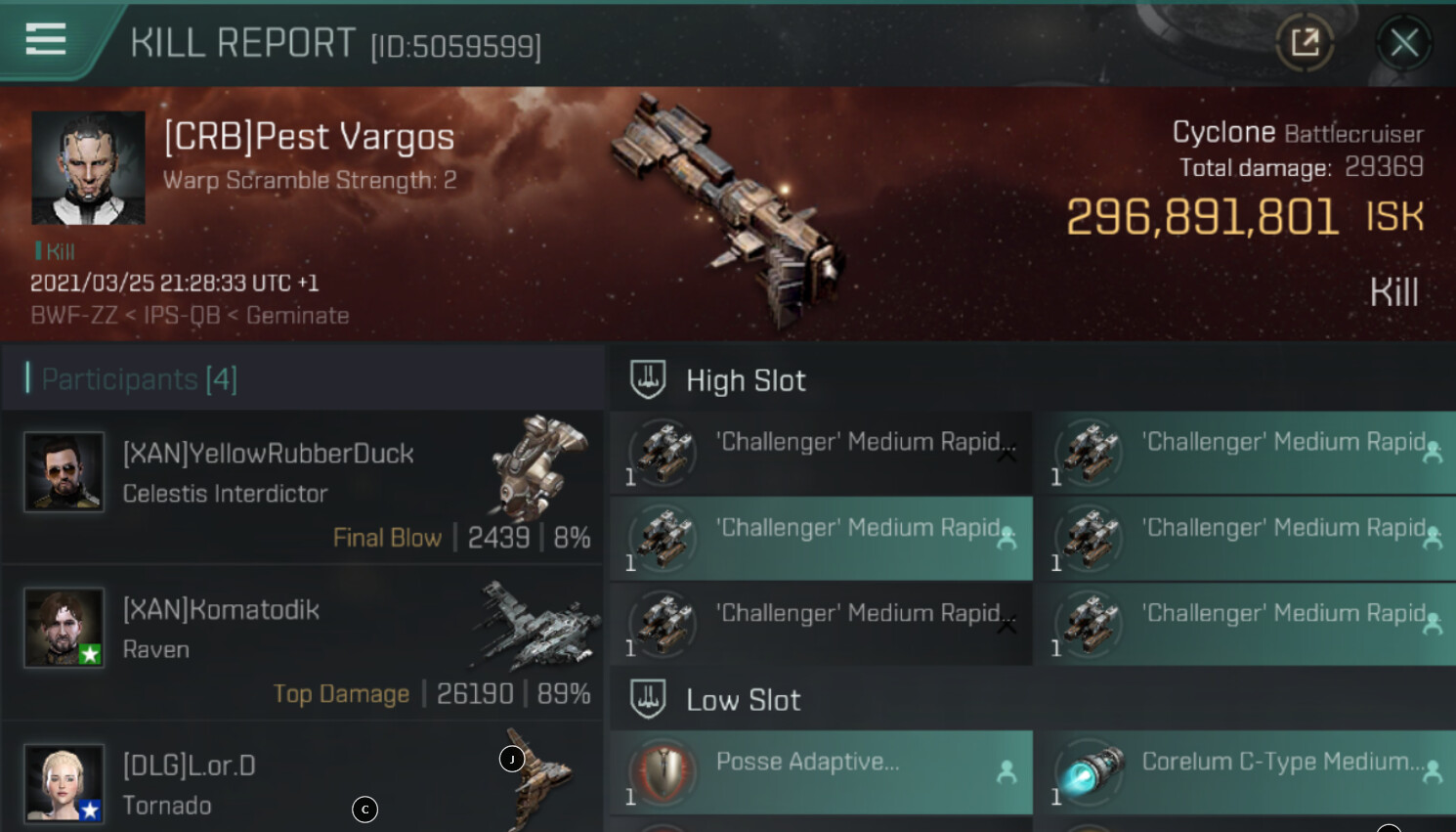
Task: View Pest Vargos's portrait
Action: pyautogui.click(x=89, y=167)
